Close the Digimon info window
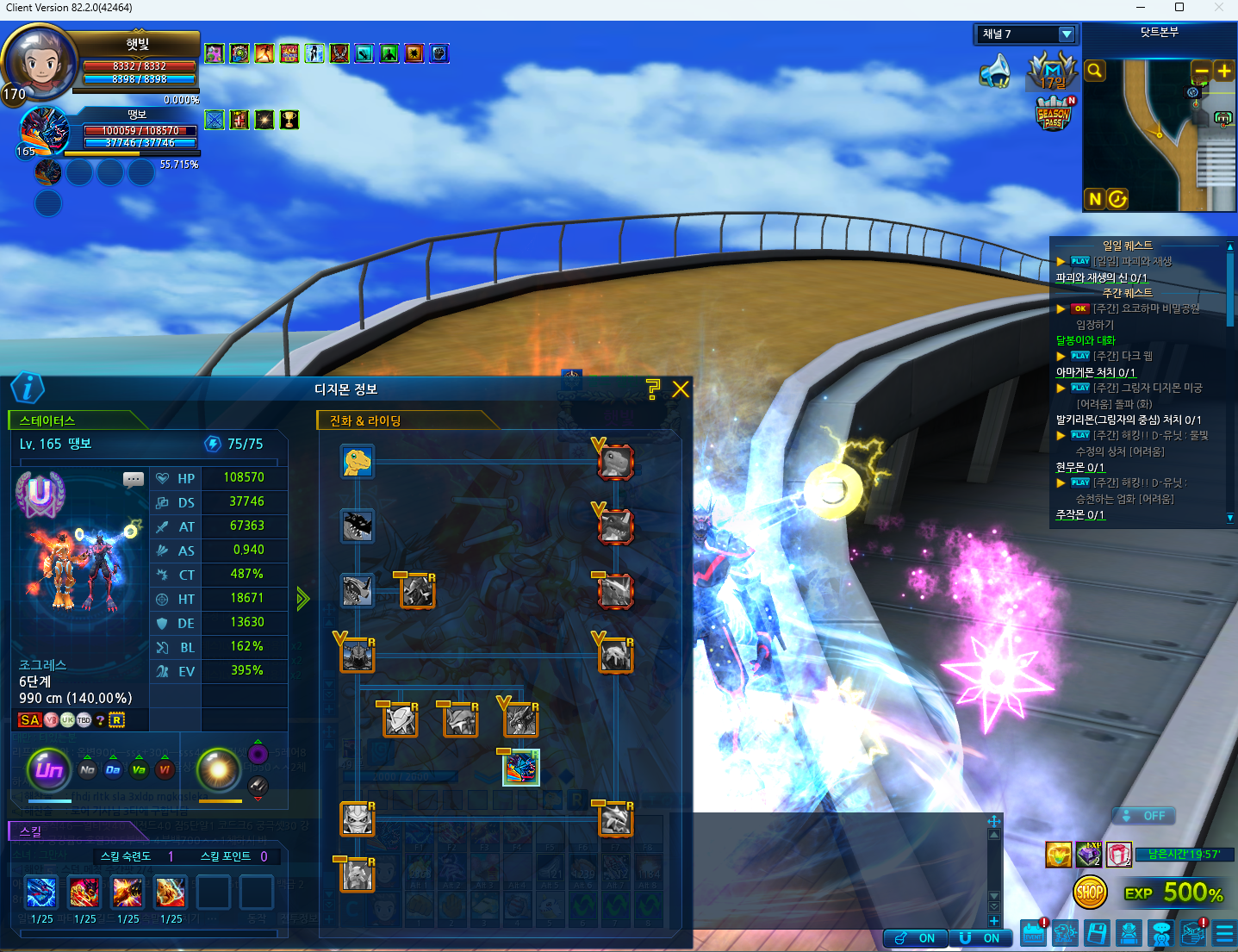Viewport: 1238px width, 952px height. pos(681,389)
